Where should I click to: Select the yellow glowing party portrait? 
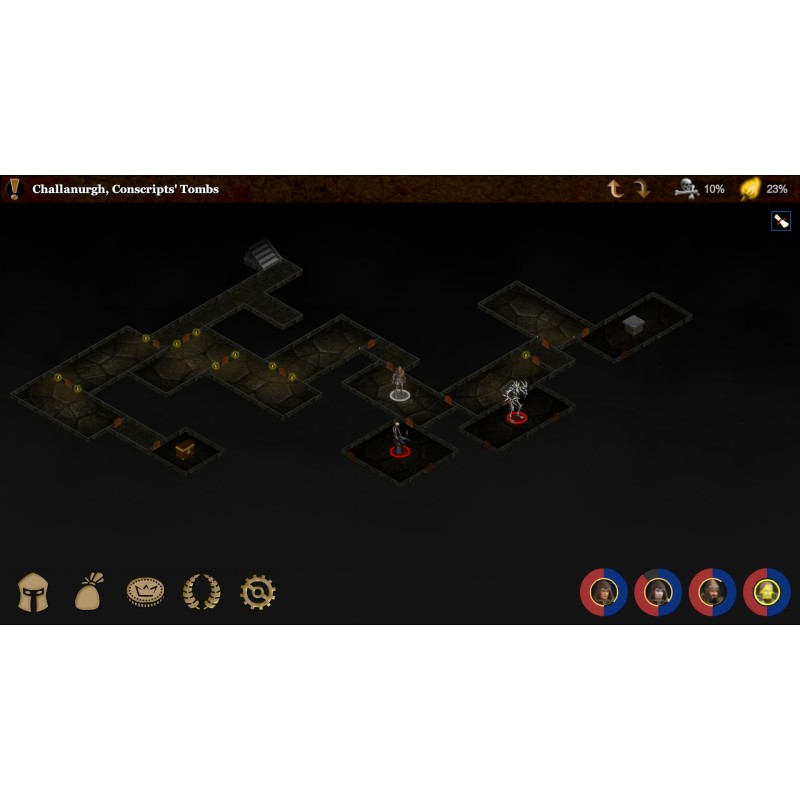(x=767, y=592)
